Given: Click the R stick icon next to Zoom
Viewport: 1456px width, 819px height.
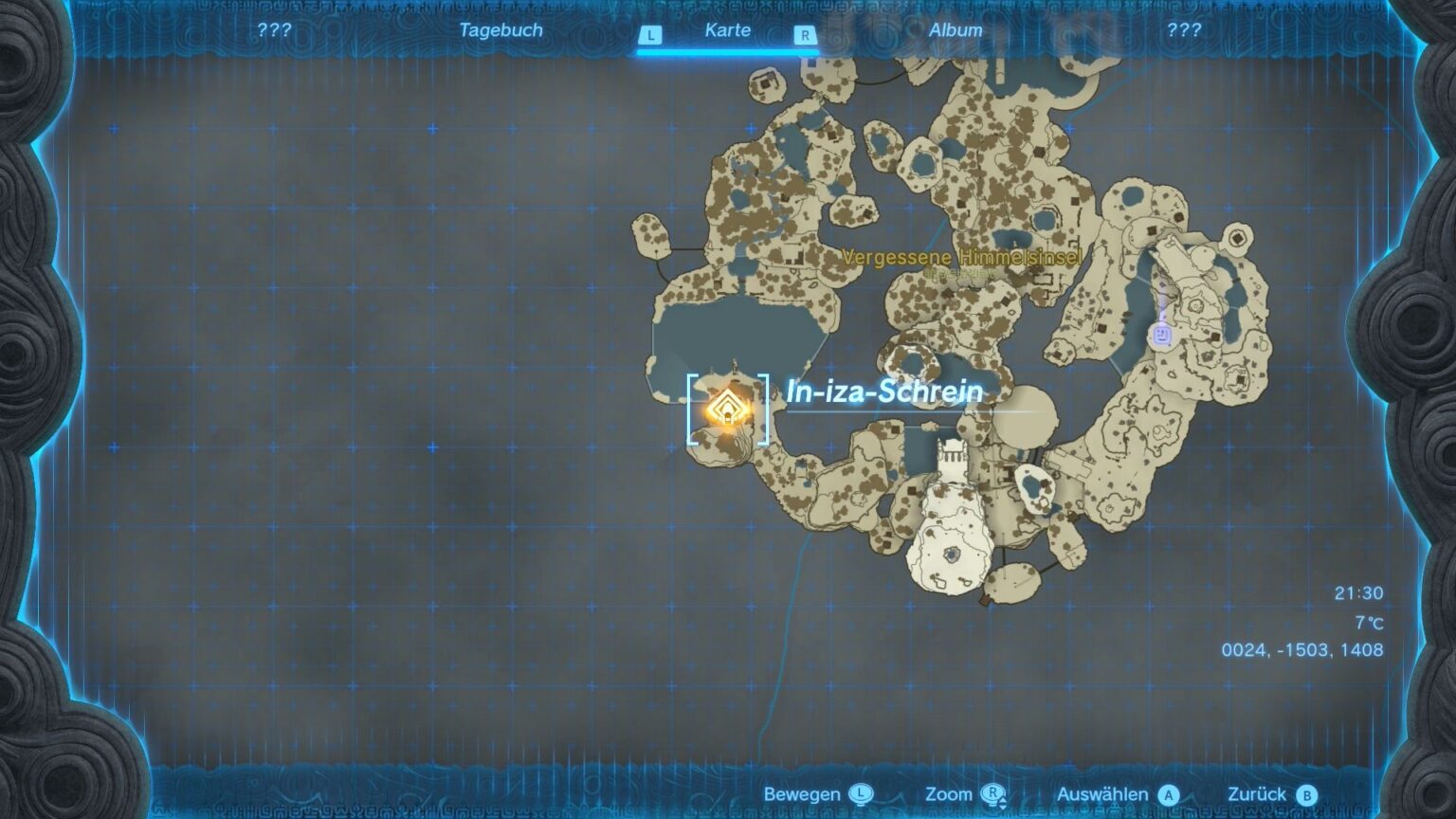Looking at the screenshot, I should 993,794.
